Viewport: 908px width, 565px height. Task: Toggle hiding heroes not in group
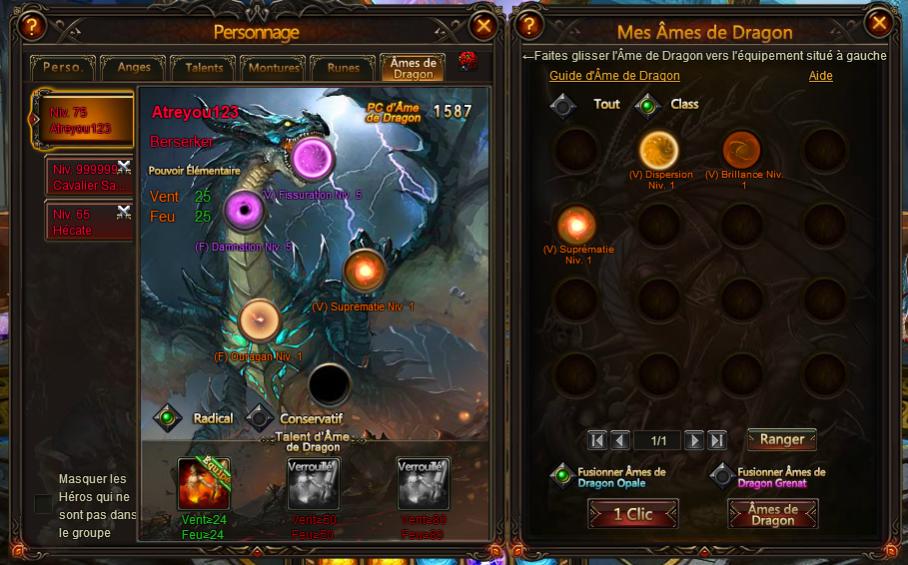point(43,504)
